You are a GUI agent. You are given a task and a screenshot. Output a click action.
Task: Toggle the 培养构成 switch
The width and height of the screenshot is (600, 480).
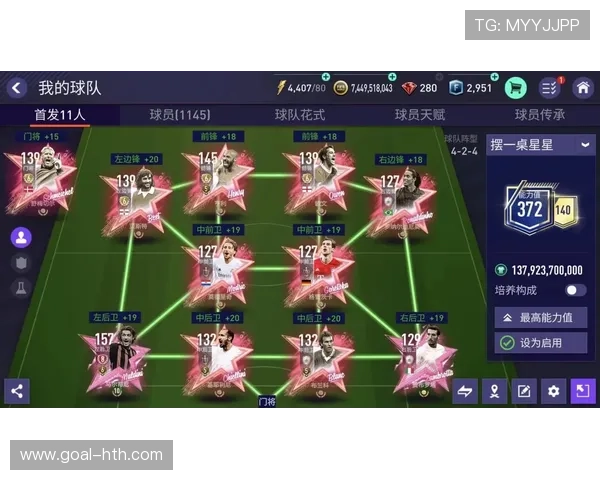click(x=575, y=290)
